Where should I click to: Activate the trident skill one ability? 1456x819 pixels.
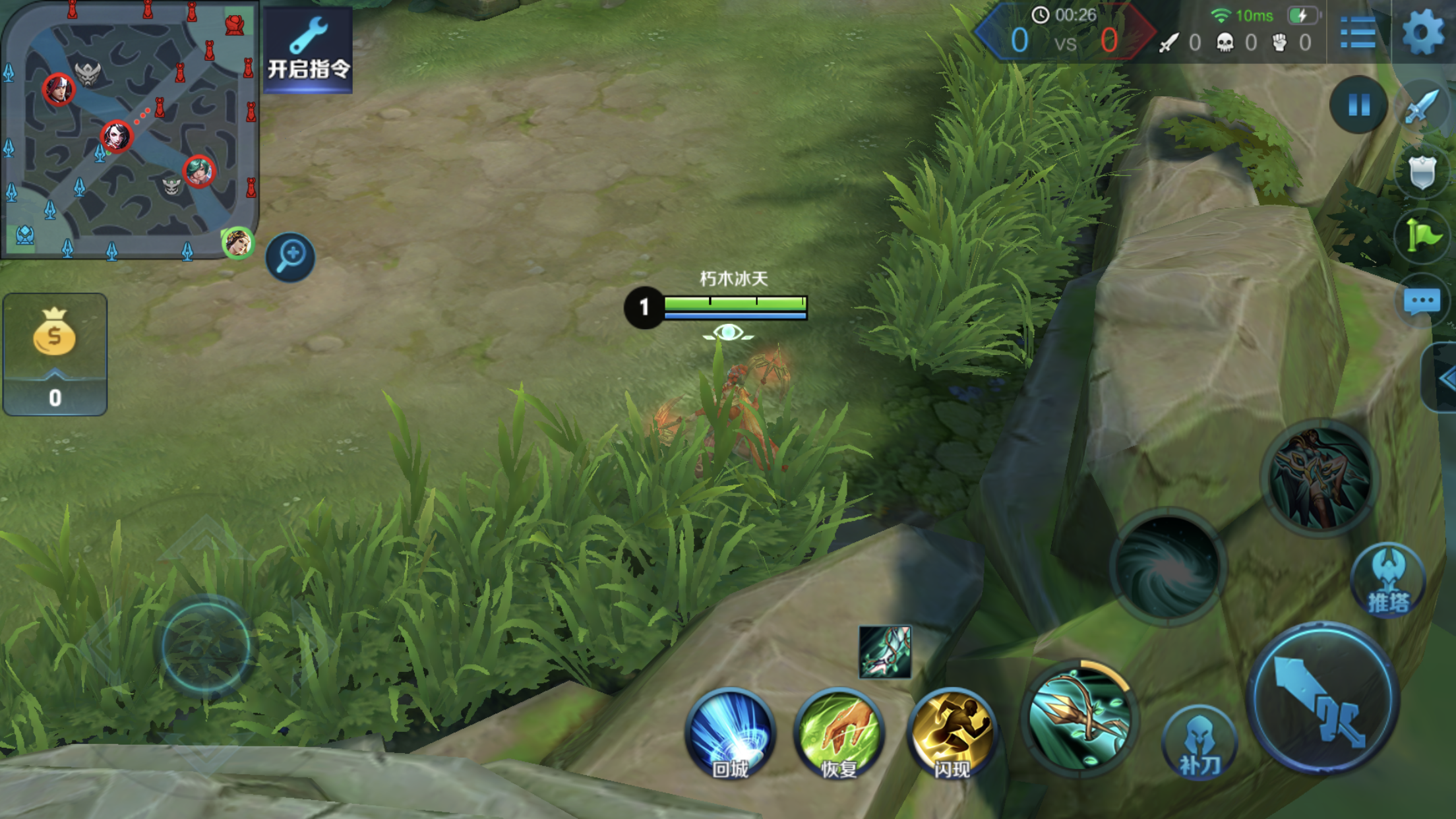[1079, 717]
